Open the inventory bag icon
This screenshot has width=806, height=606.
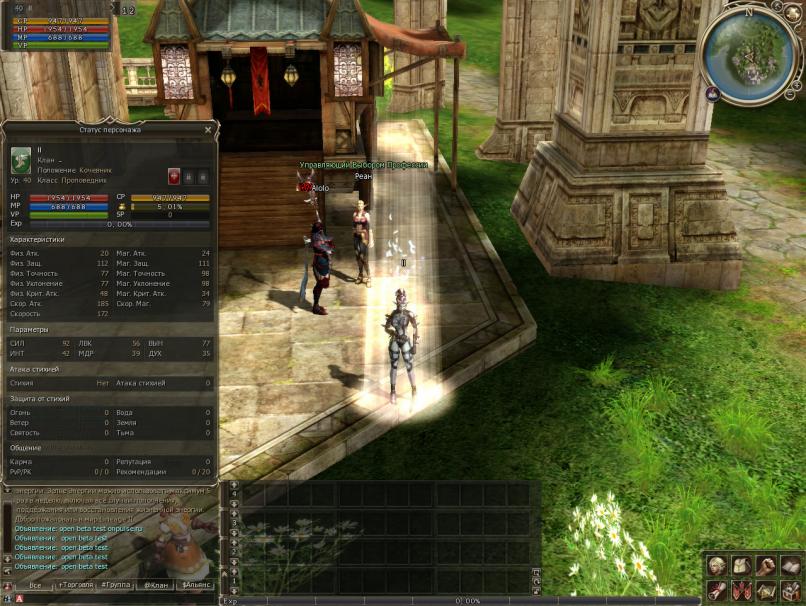coord(741,567)
